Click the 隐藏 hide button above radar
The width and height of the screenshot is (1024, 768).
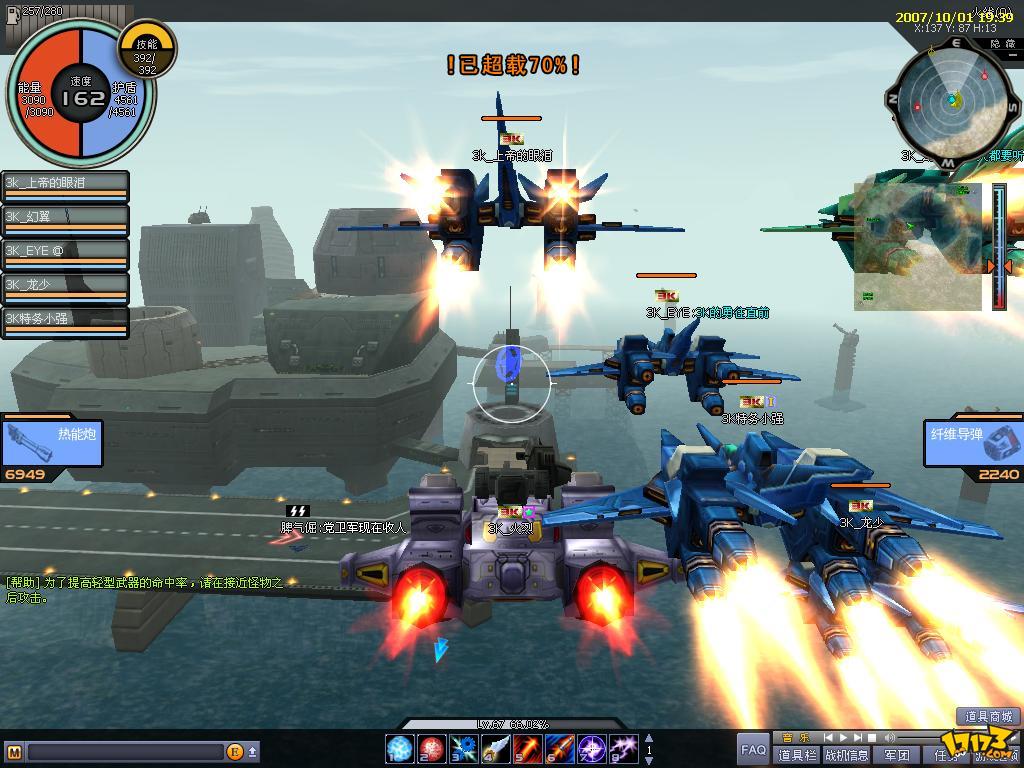1002,44
